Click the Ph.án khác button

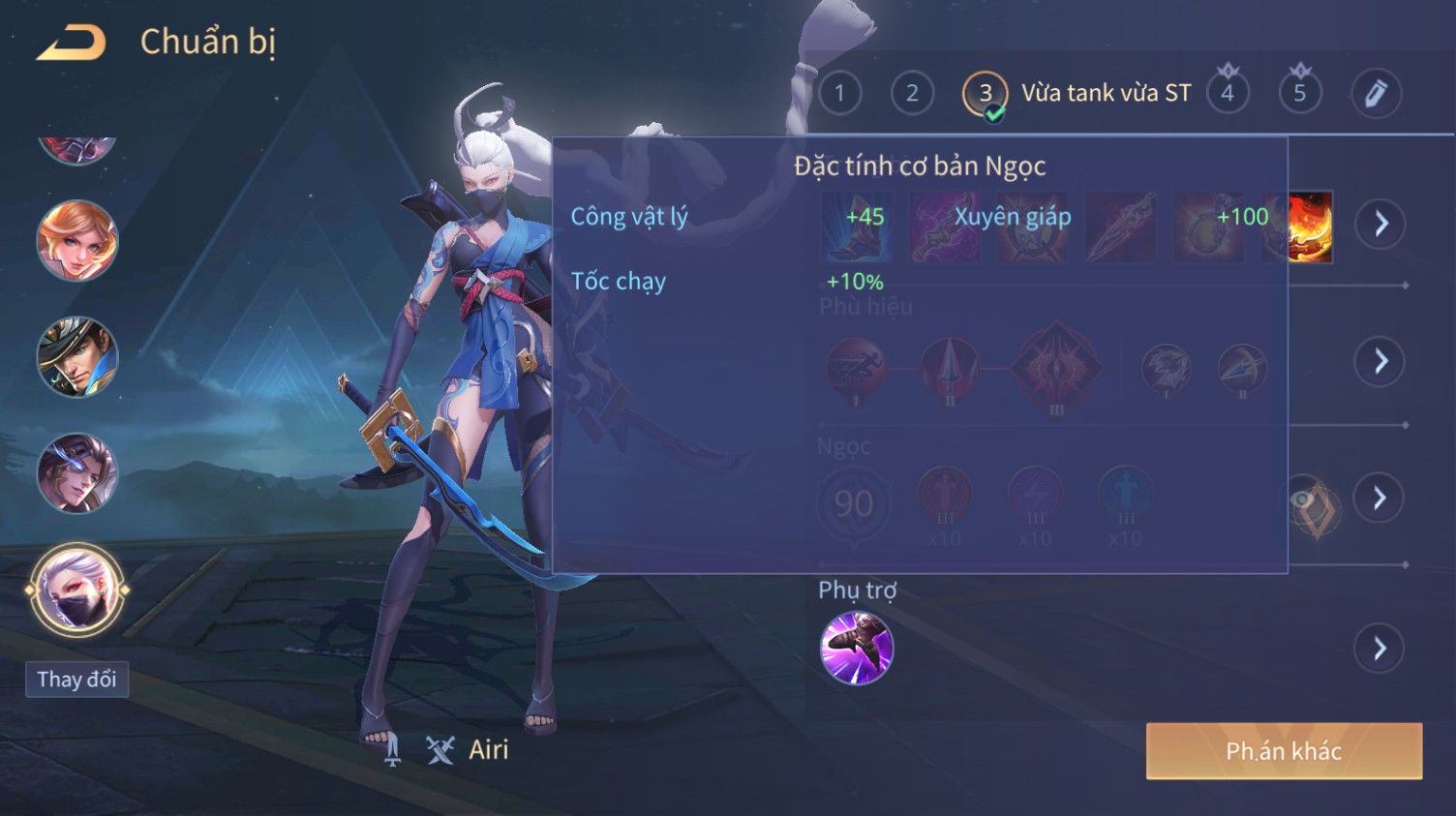click(1284, 751)
